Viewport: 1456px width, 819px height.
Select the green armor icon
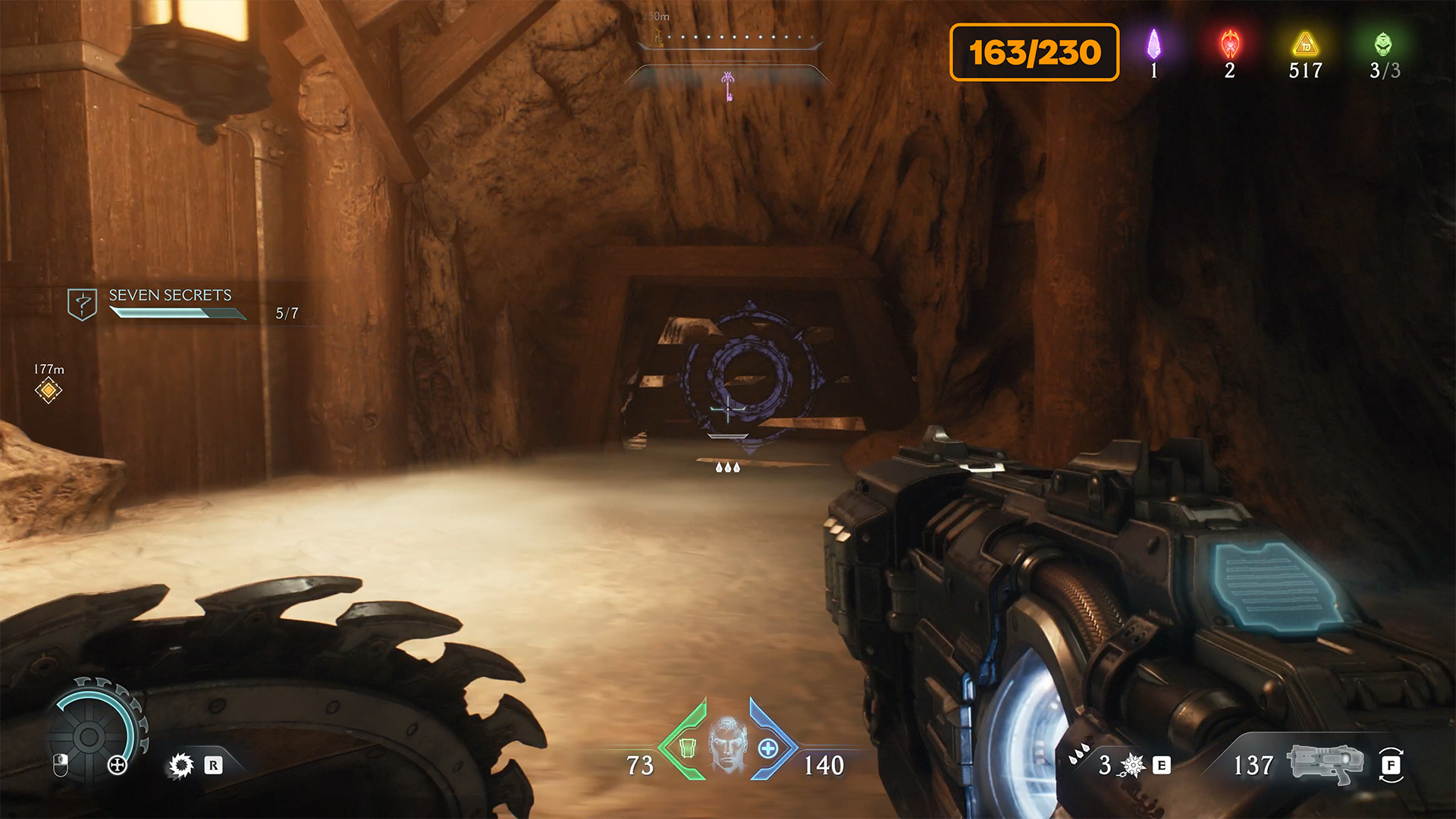687,748
